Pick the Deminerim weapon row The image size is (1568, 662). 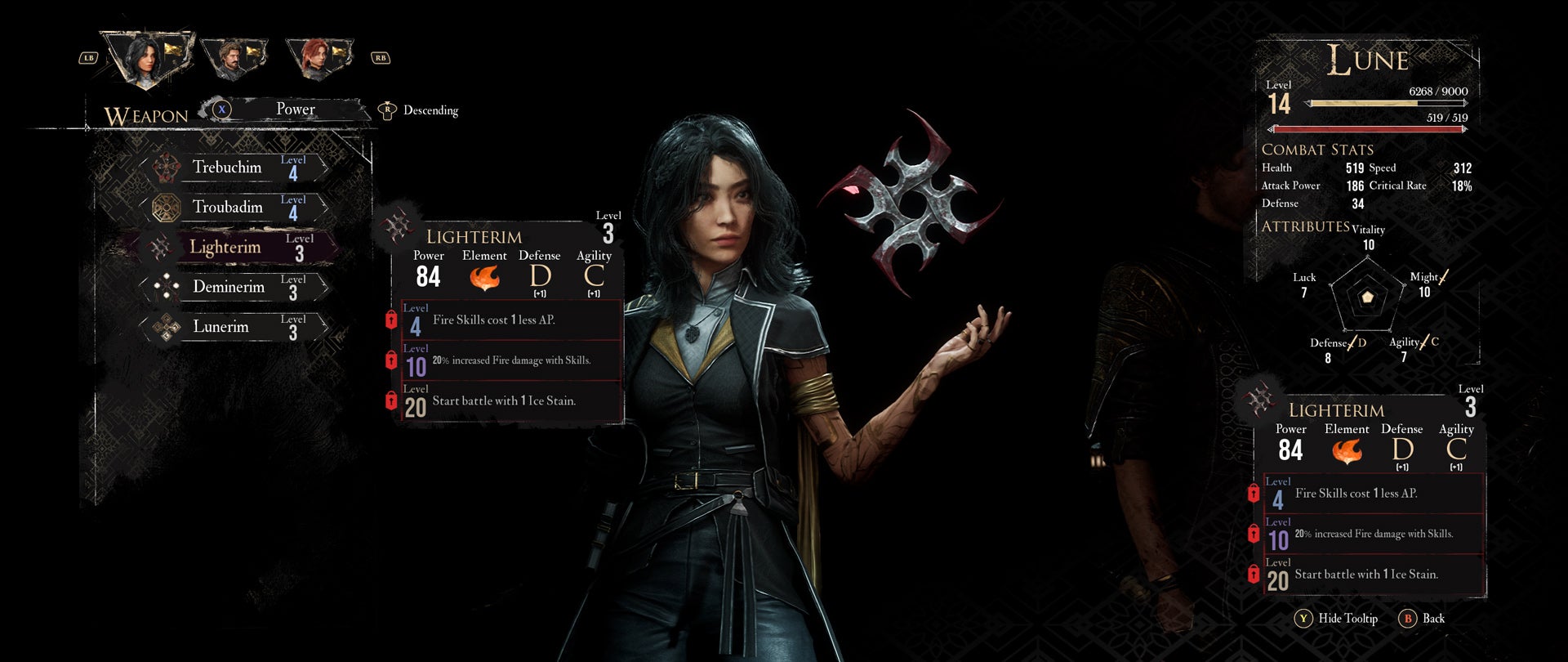(x=237, y=287)
